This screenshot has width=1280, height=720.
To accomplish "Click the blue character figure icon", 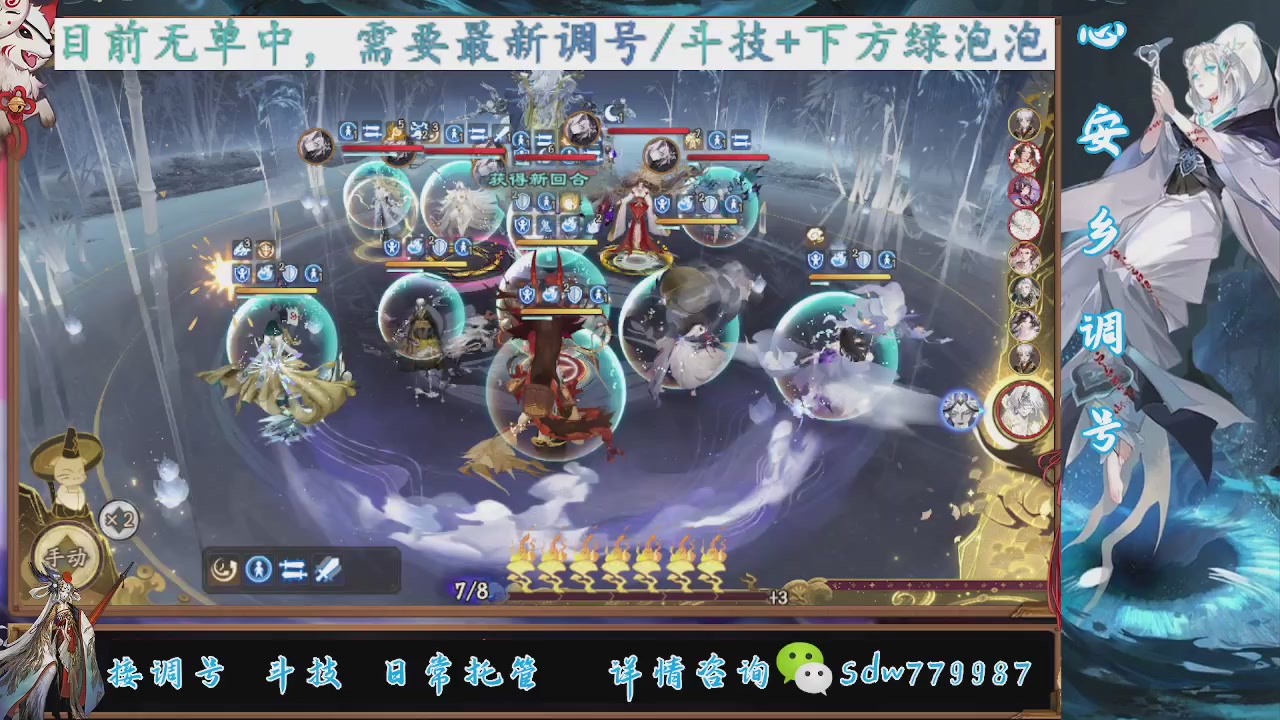I will point(258,569).
